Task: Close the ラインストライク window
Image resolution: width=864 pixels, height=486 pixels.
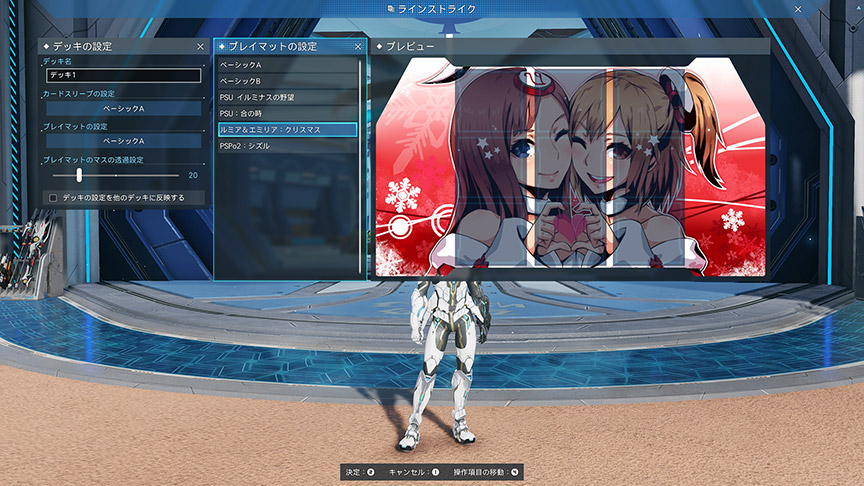Action: 798,9
